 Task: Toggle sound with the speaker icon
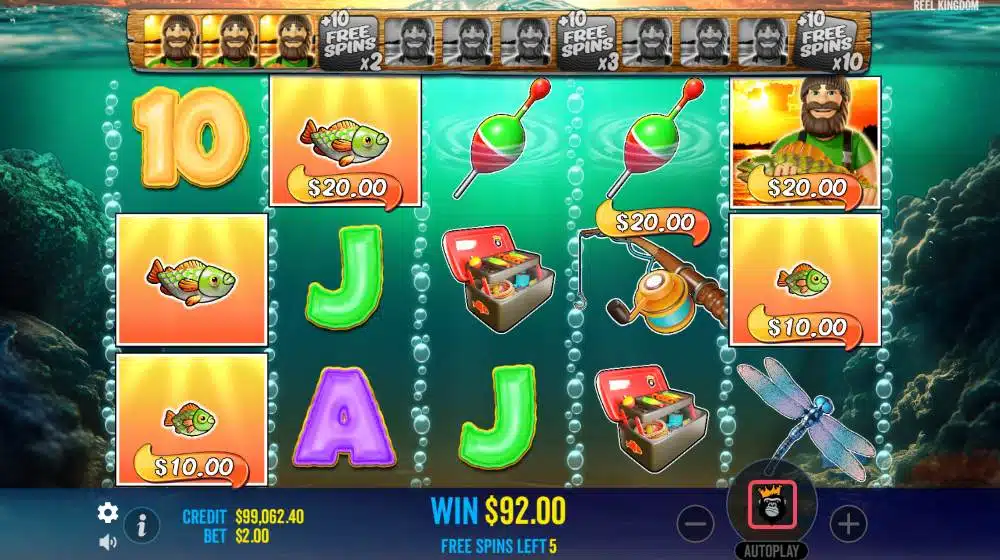coord(108,542)
